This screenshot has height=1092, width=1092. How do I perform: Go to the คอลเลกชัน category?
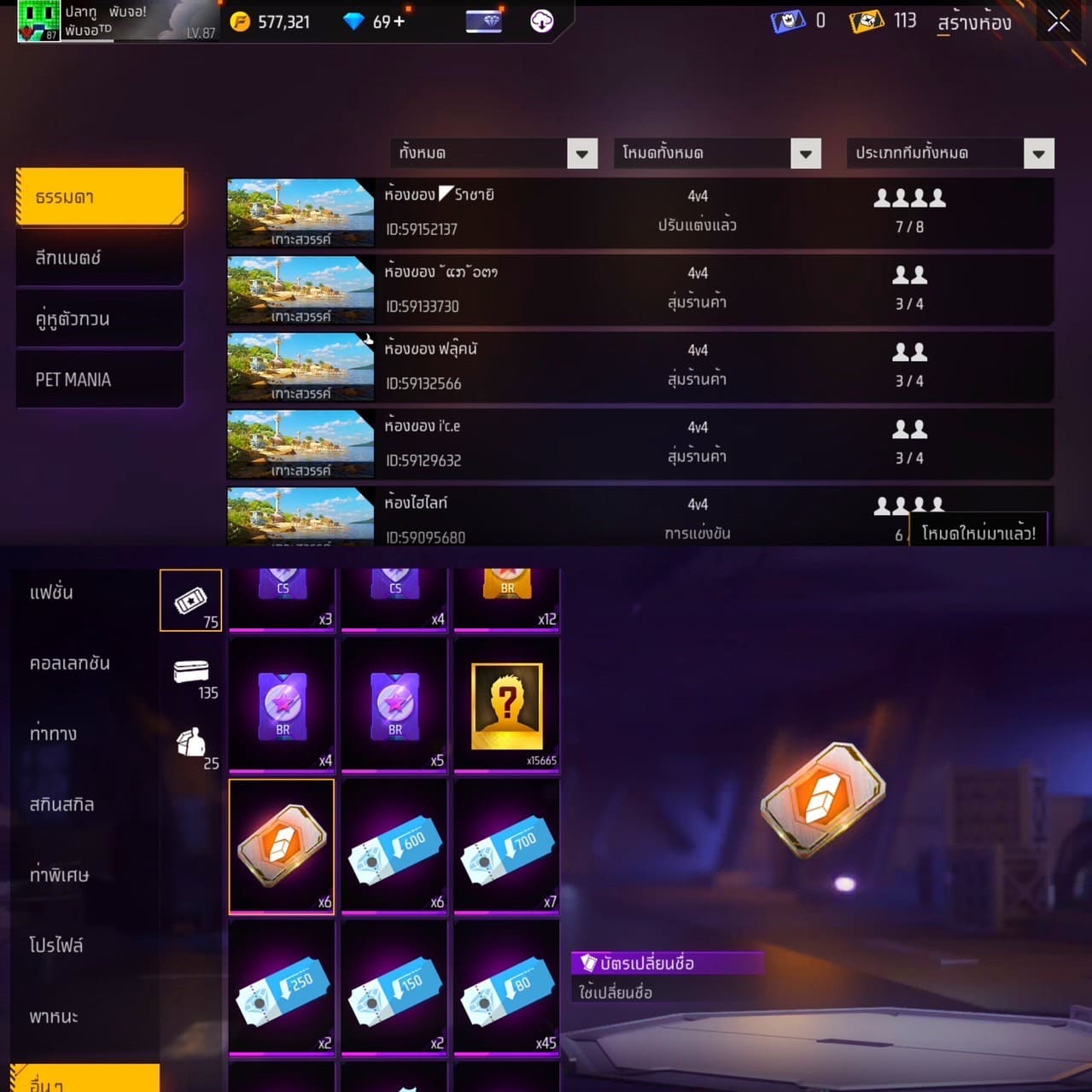point(70,663)
